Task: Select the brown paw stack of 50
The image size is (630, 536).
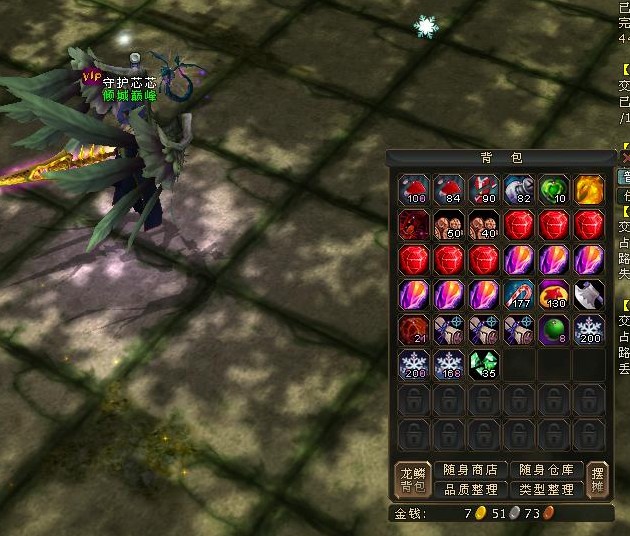Action: [448, 225]
